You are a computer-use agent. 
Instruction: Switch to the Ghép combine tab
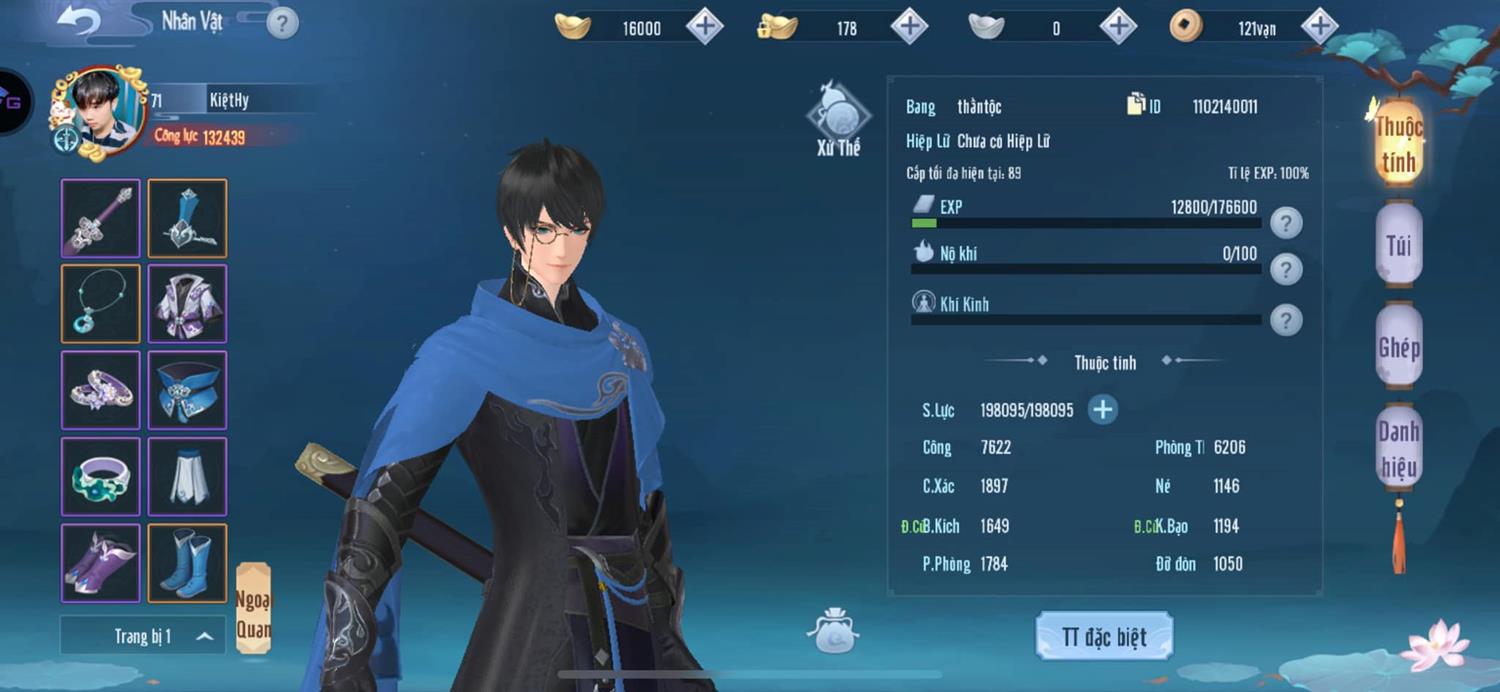(x=1398, y=347)
